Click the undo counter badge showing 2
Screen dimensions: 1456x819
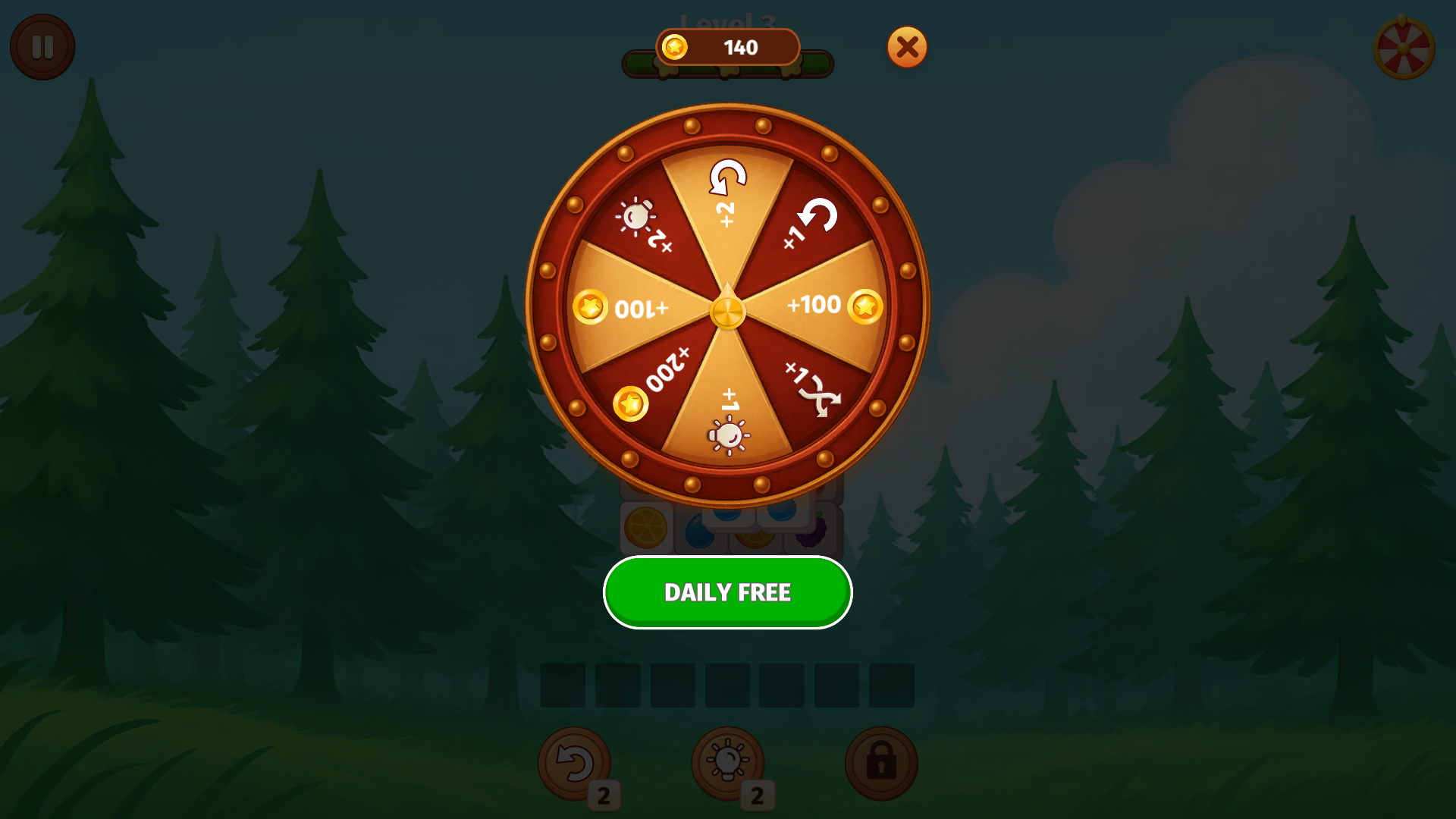click(604, 794)
